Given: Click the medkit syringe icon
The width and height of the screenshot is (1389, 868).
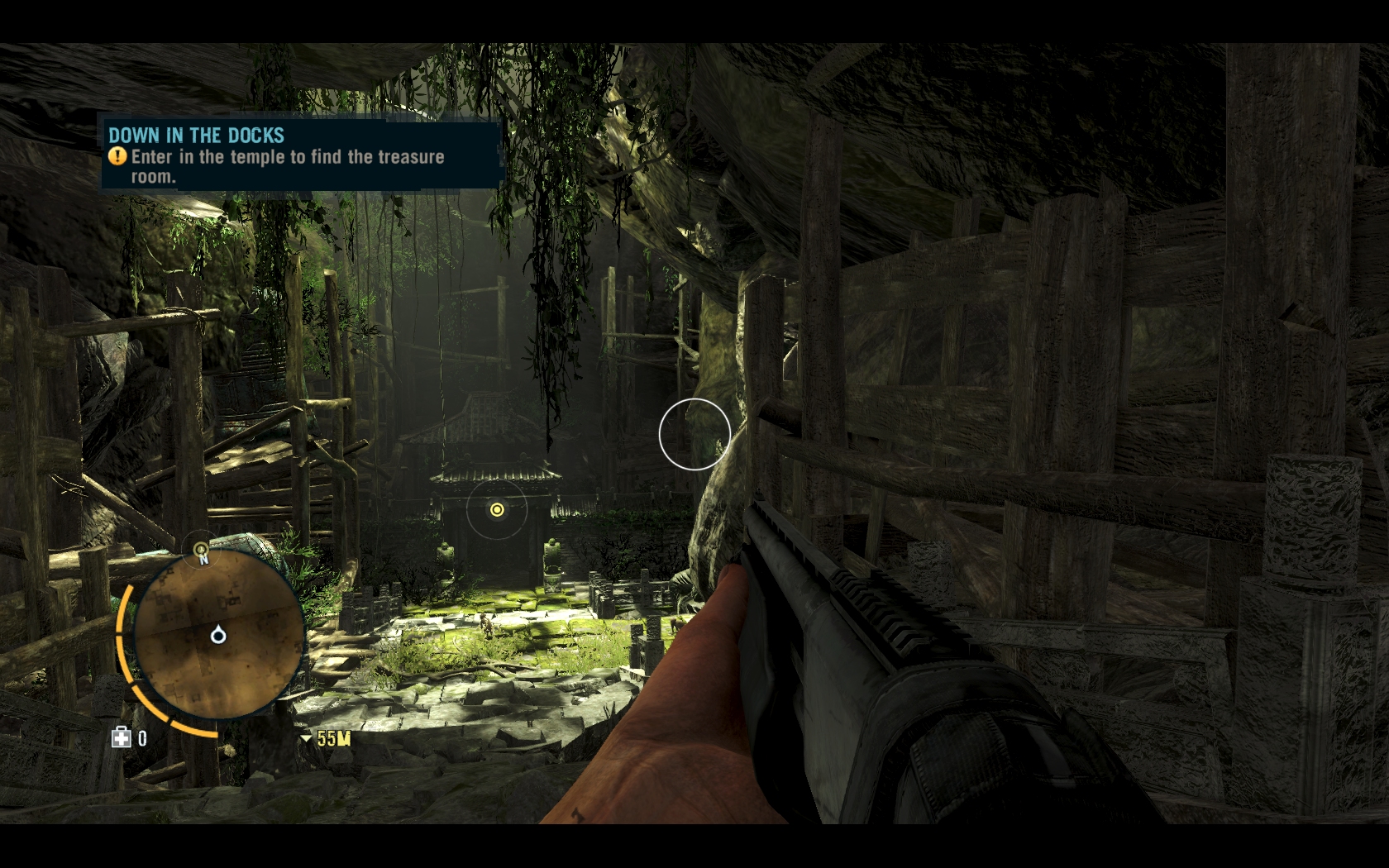Looking at the screenshot, I should (x=122, y=737).
